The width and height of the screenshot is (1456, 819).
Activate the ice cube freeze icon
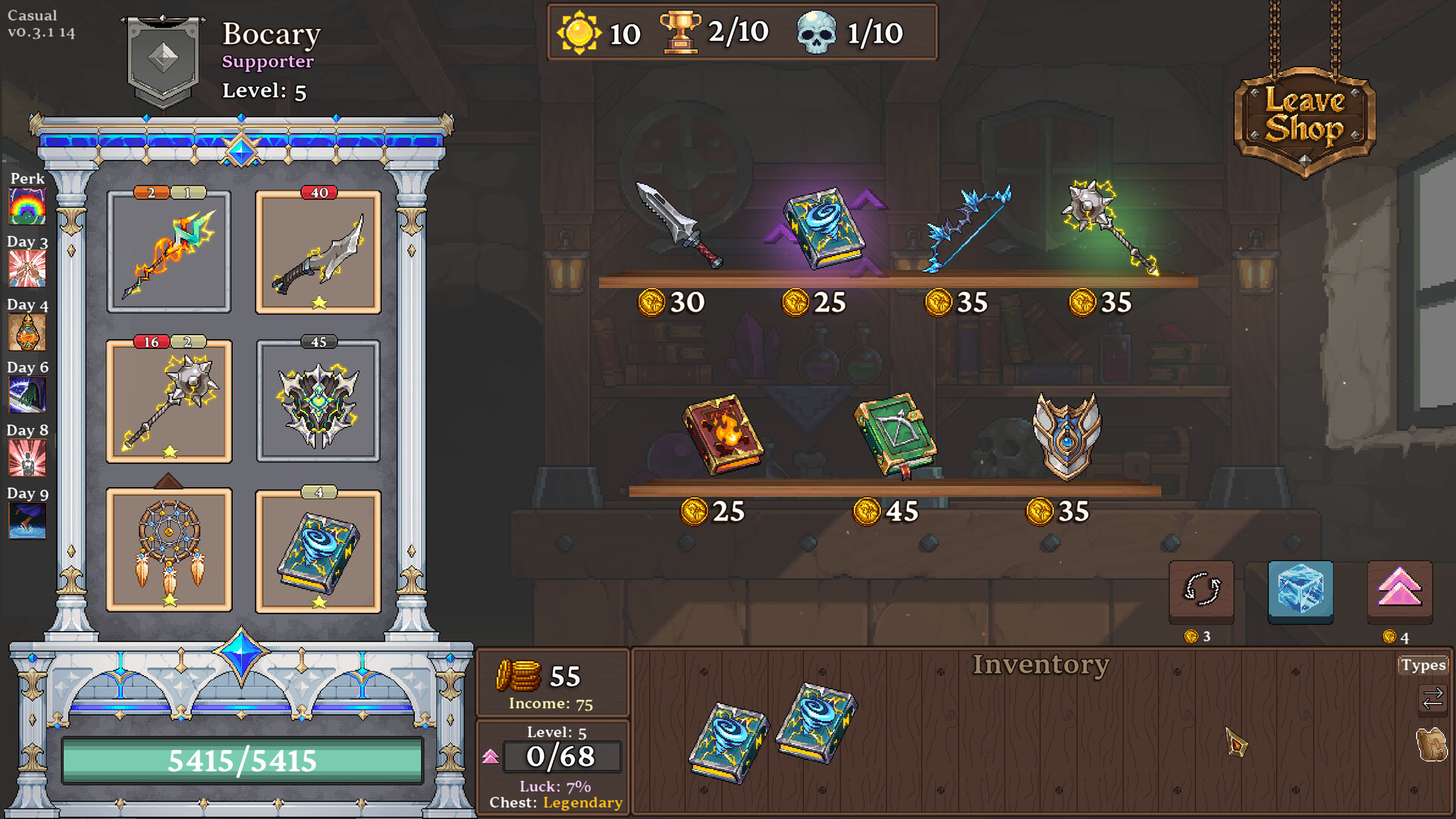click(1300, 592)
